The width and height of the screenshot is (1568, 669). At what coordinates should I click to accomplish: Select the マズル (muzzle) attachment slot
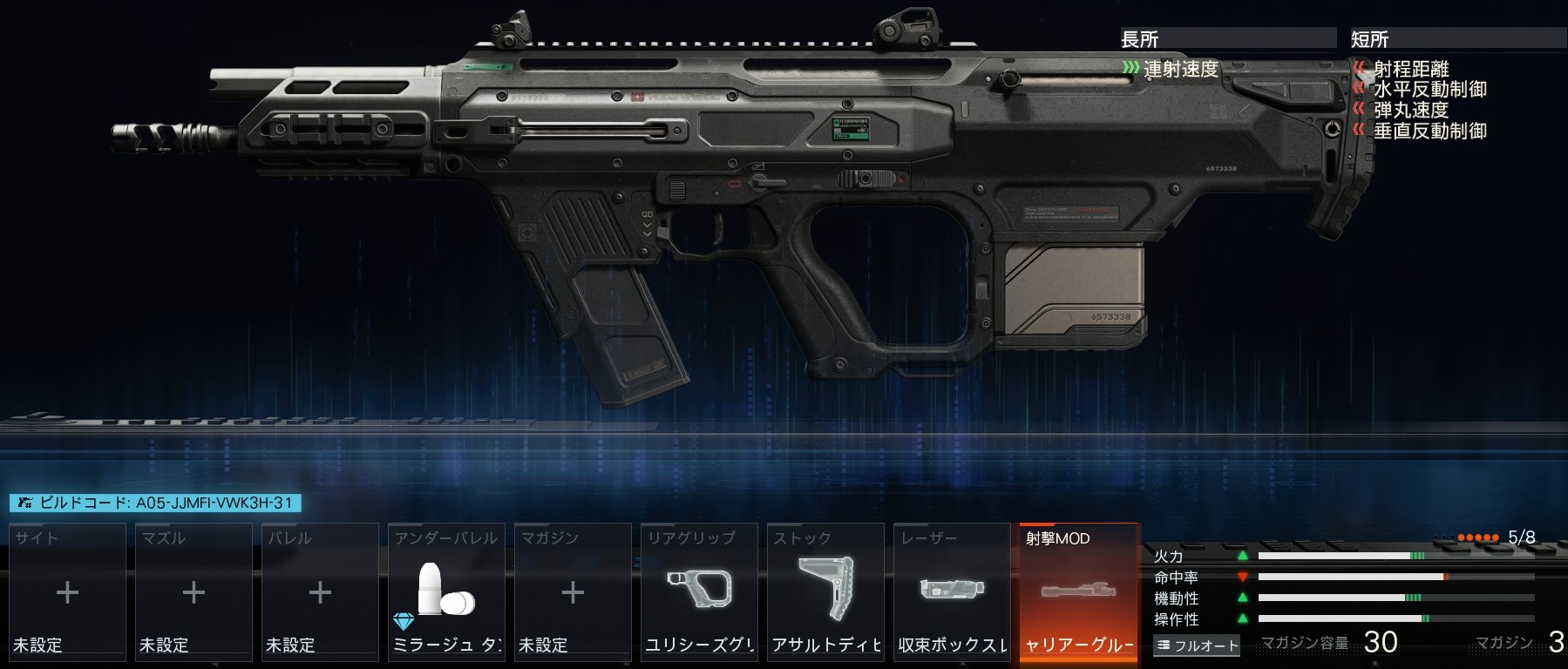pyautogui.click(x=193, y=591)
